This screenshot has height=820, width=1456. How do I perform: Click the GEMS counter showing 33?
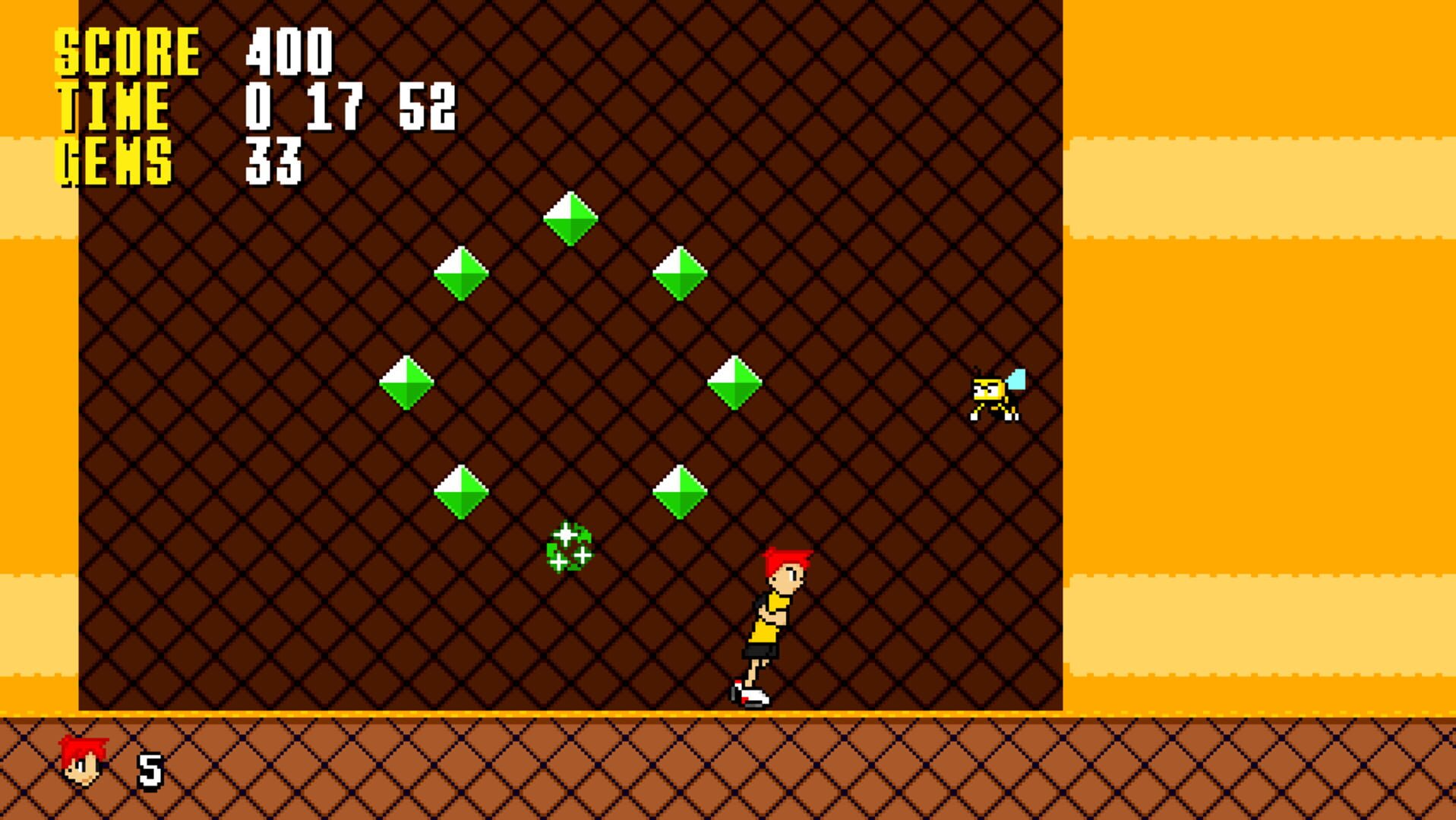(273, 159)
